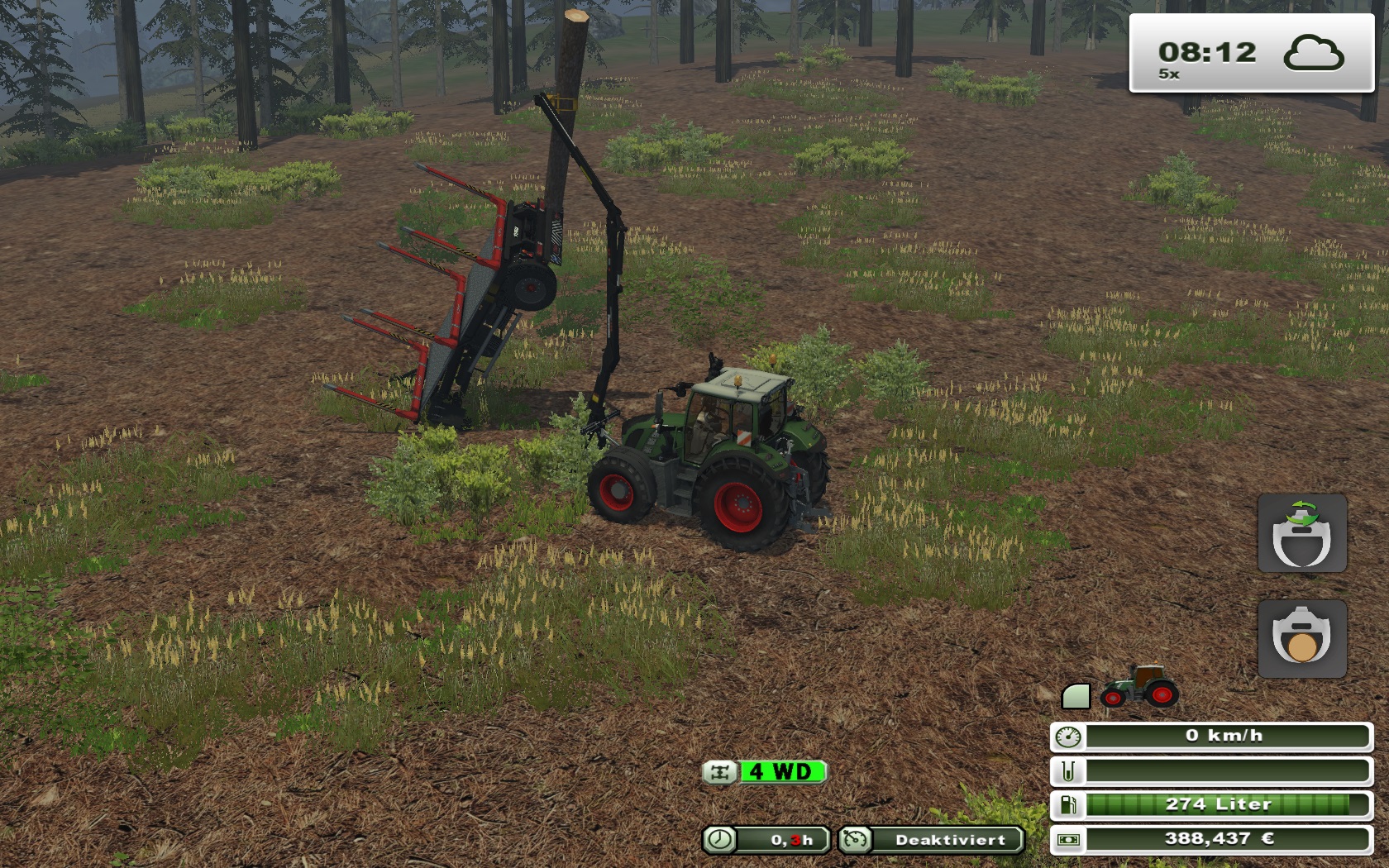This screenshot has width=1389, height=868.
Task: Select the green tractor vehicle icon
Action: [x=1139, y=687]
